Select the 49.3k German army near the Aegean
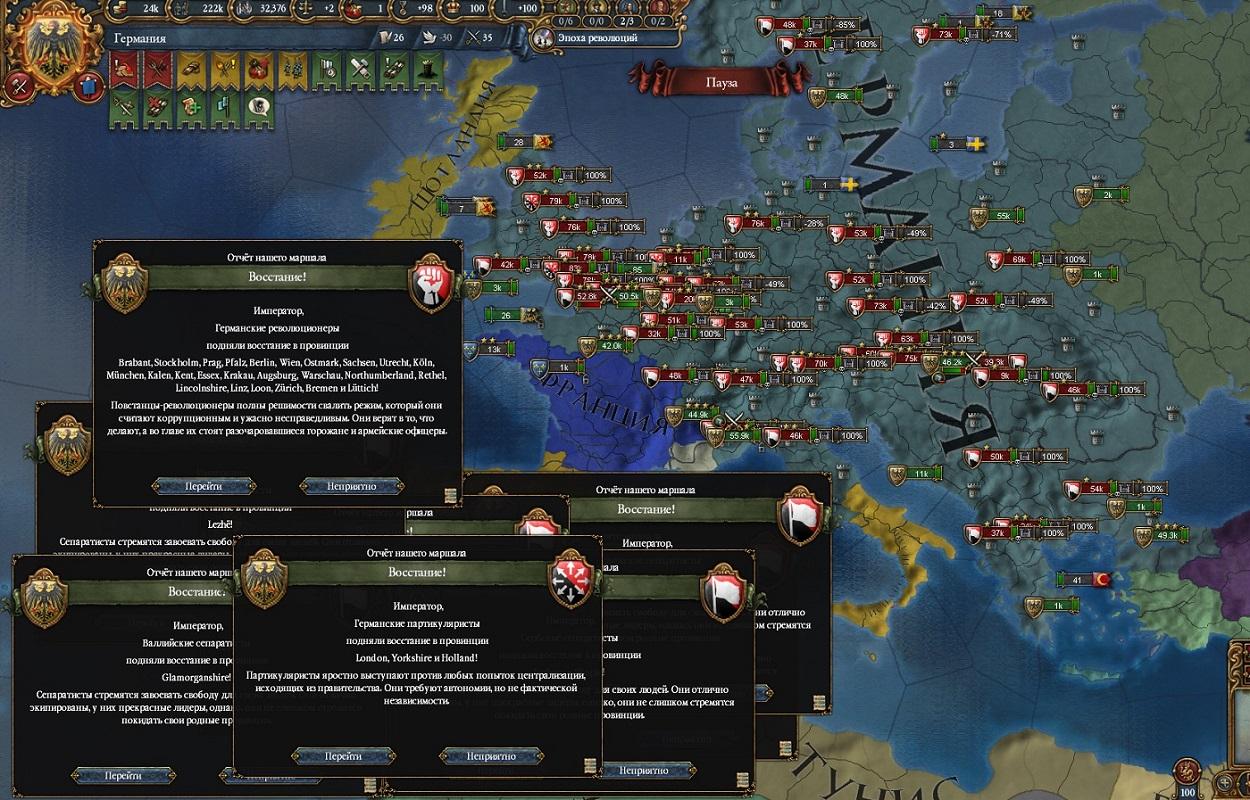Screen dimensions: 1250x800 [1167, 536]
